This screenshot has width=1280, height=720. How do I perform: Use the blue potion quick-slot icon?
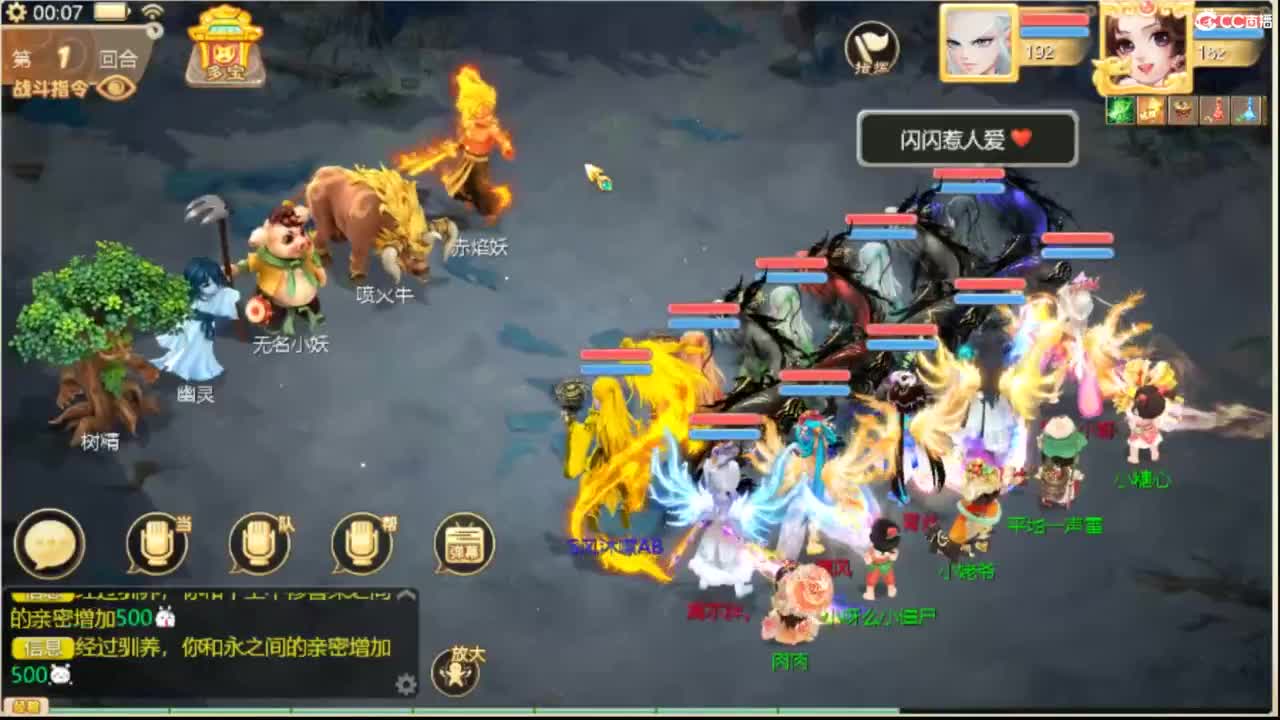point(1246,110)
